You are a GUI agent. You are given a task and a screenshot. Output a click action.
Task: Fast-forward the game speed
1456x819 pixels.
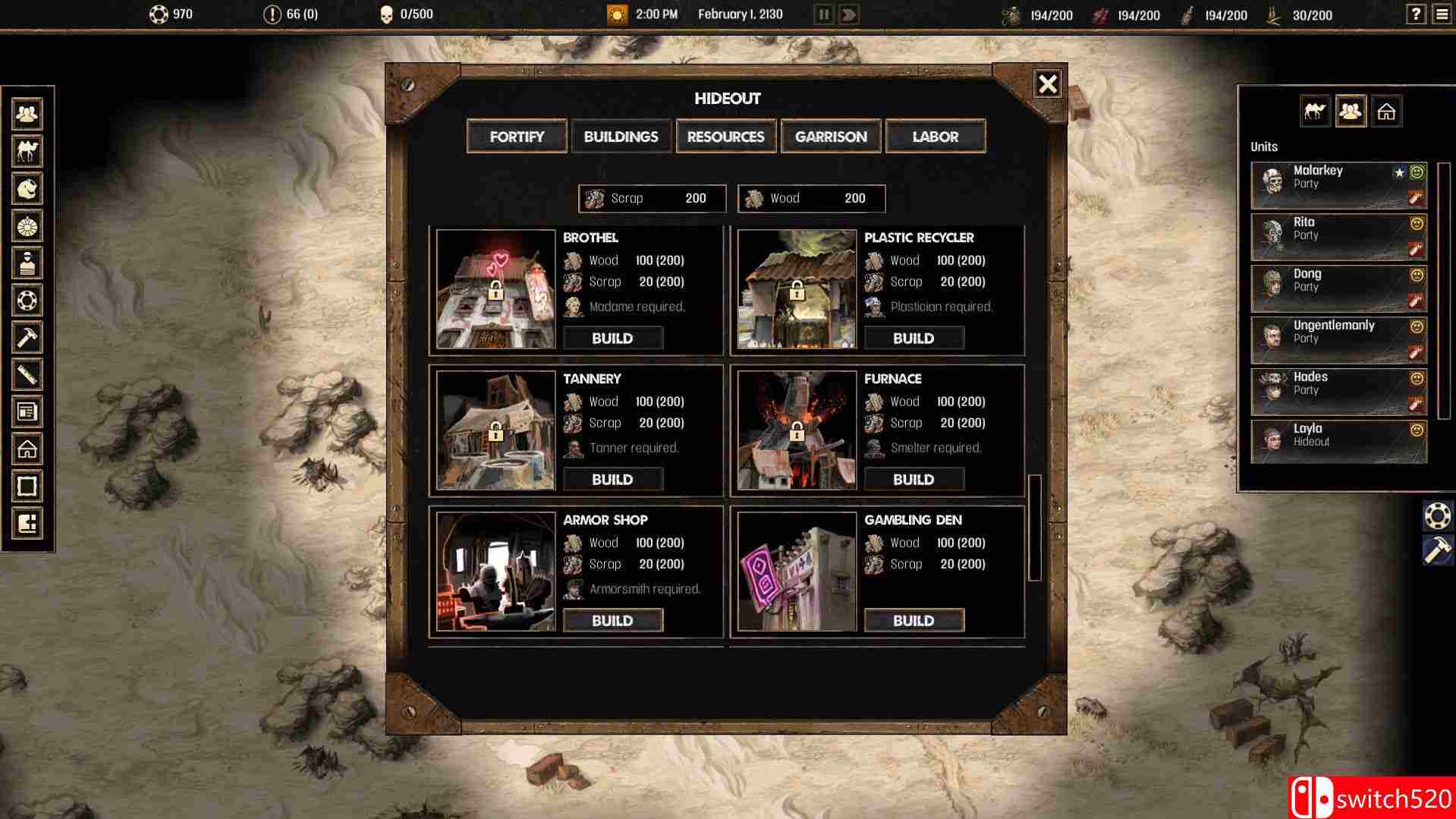coord(849,14)
